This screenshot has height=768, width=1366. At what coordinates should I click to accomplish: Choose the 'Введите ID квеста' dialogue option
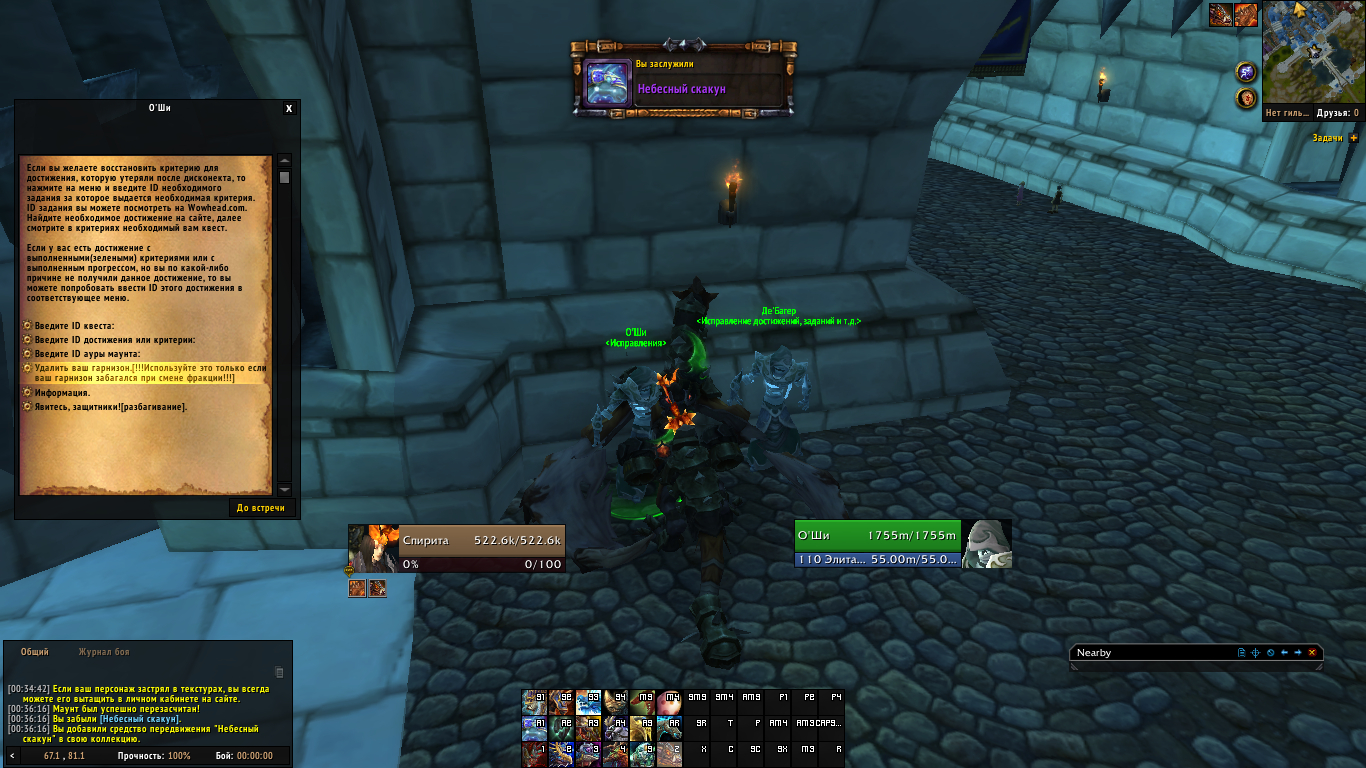(74, 326)
